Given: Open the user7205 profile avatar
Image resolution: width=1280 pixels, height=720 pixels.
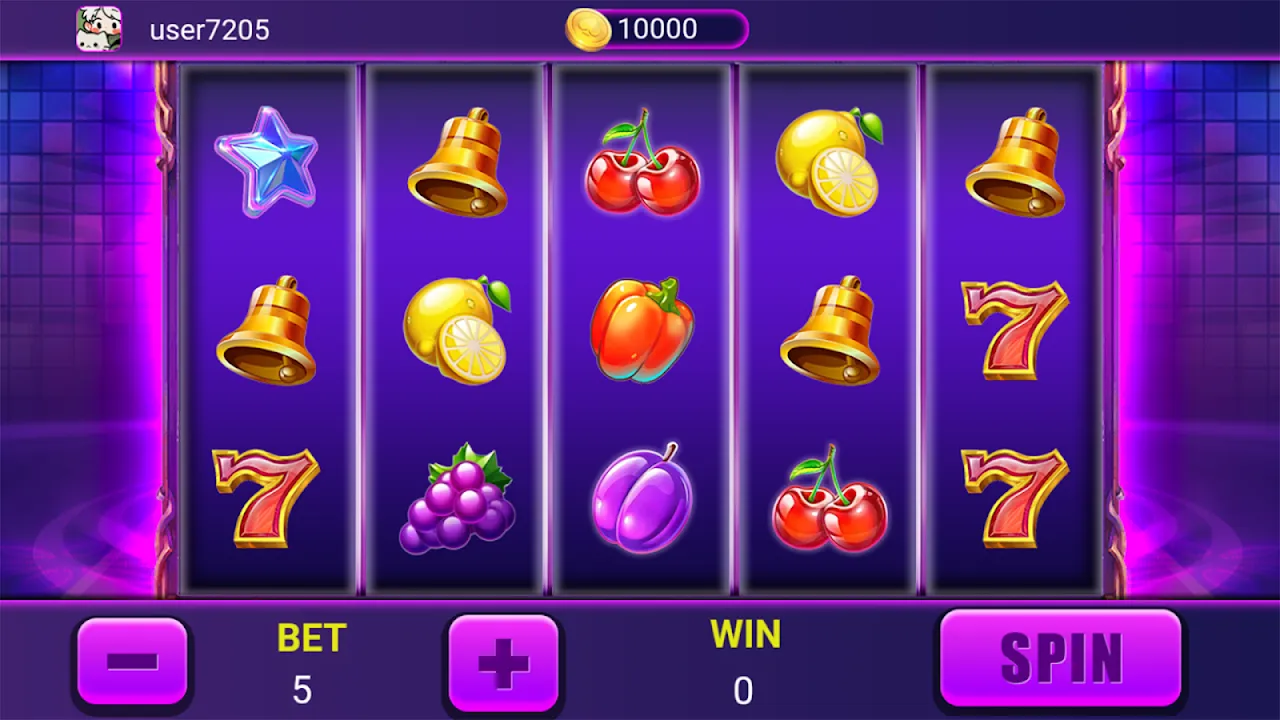Looking at the screenshot, I should 99,29.
